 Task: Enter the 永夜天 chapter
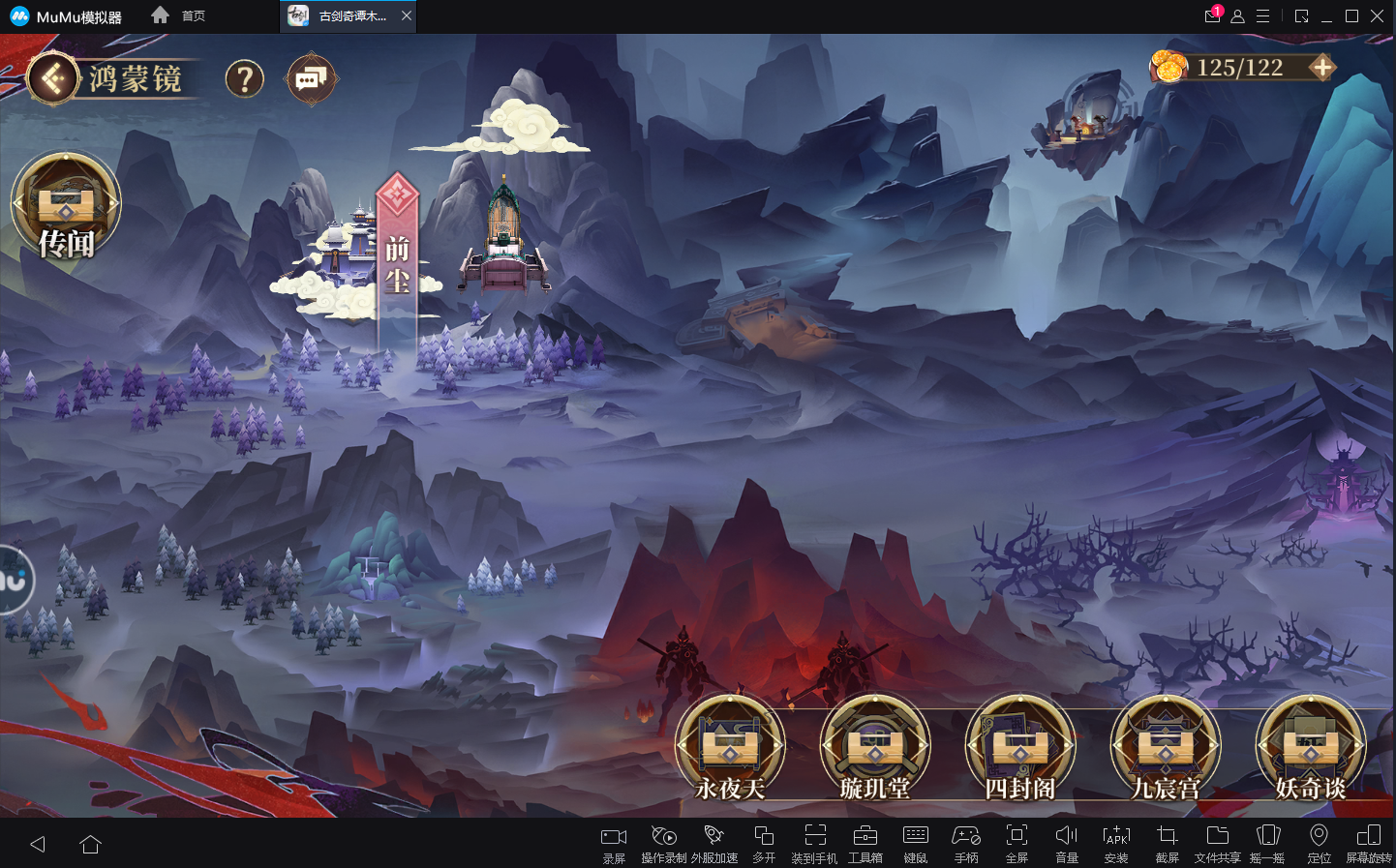coord(730,748)
